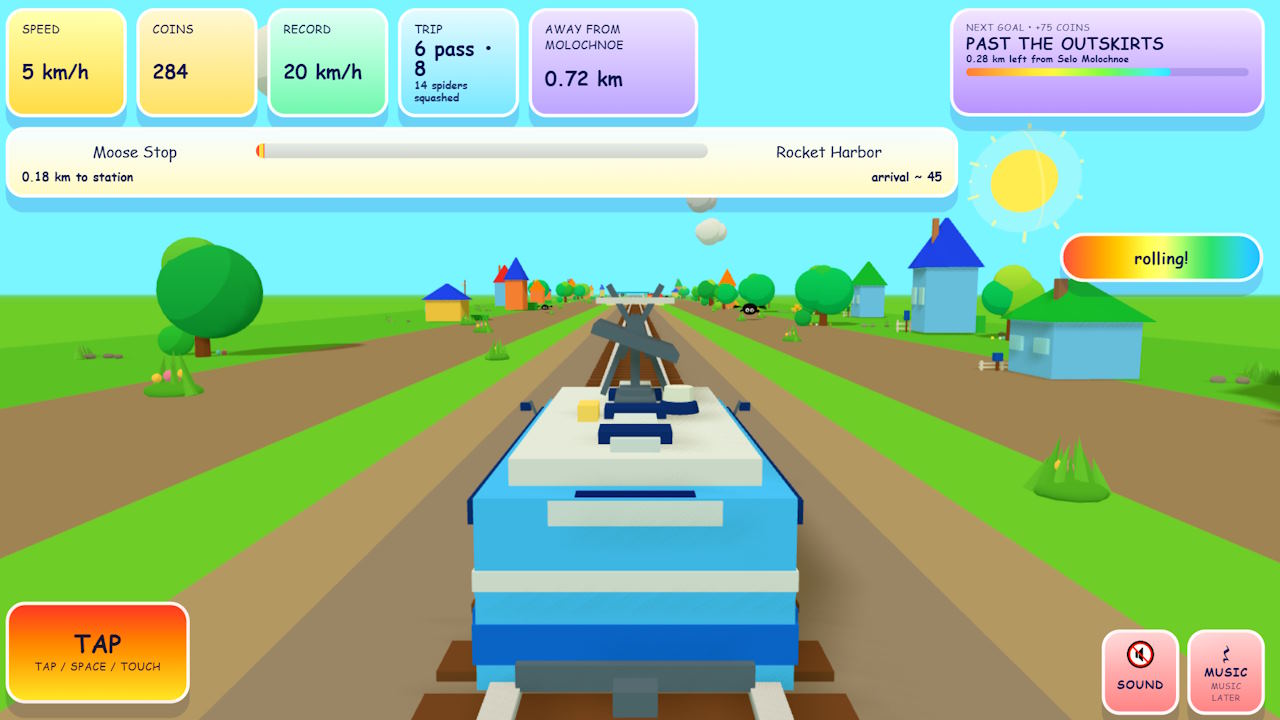Click the COINS counter showing 284
This screenshot has height=720, width=1280.
pos(196,62)
